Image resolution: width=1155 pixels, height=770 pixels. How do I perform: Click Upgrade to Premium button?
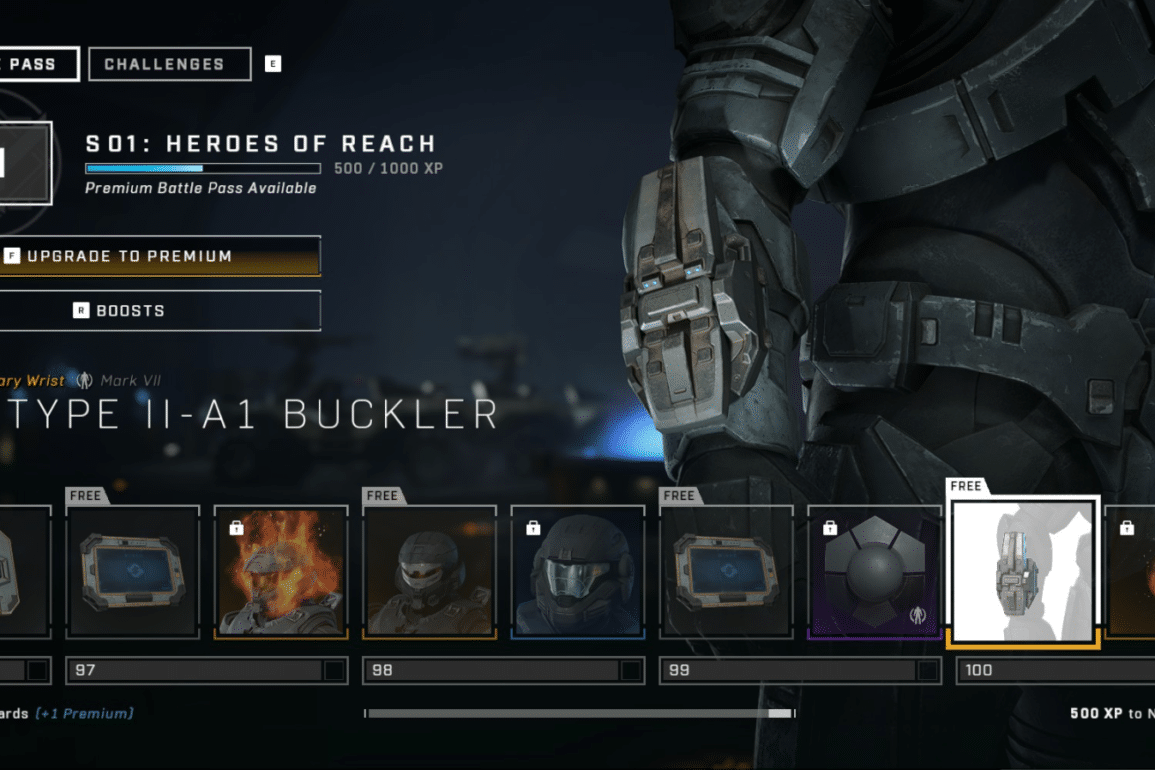pyautogui.click(x=160, y=256)
